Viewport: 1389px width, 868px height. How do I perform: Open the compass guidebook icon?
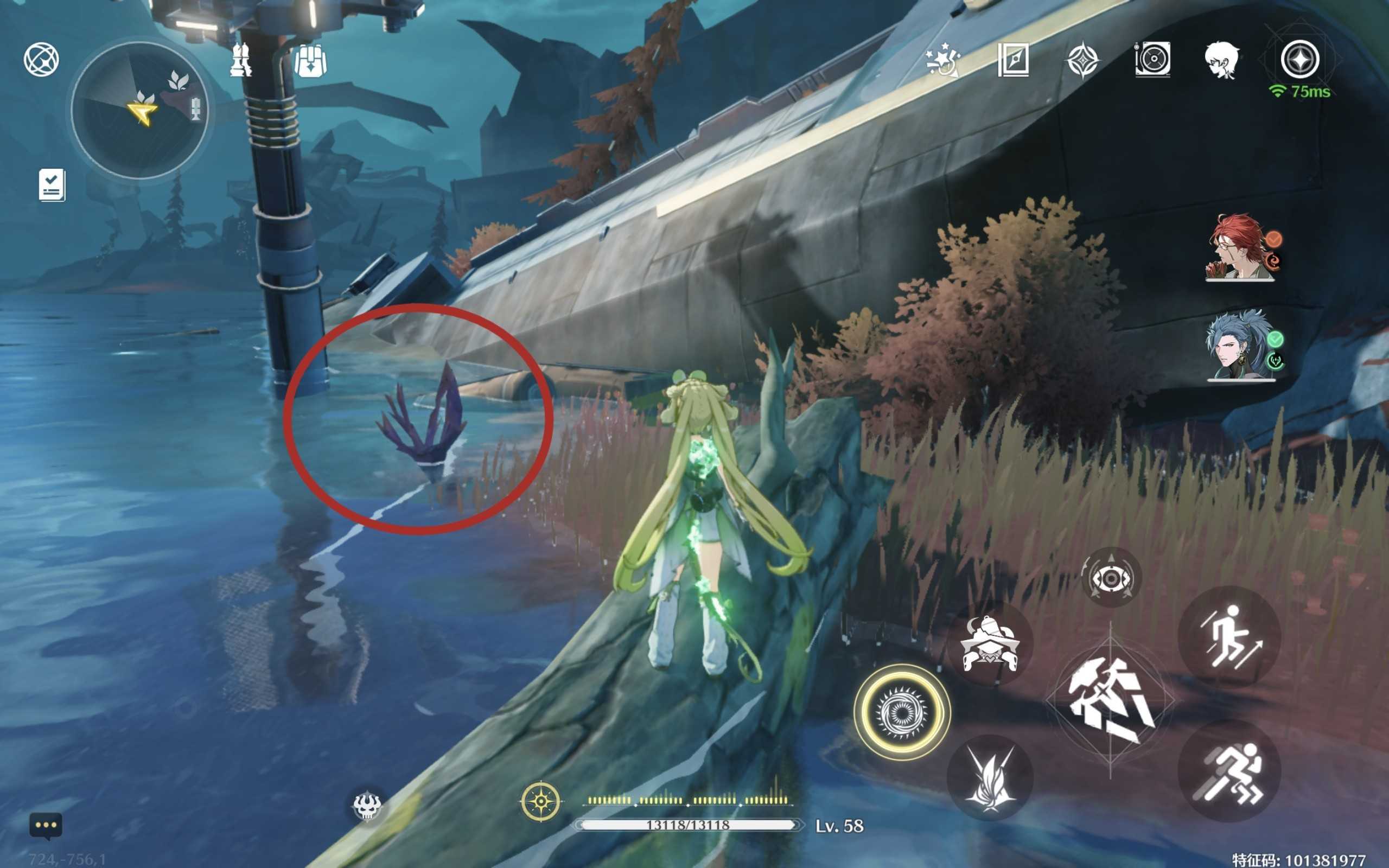click(x=1014, y=59)
